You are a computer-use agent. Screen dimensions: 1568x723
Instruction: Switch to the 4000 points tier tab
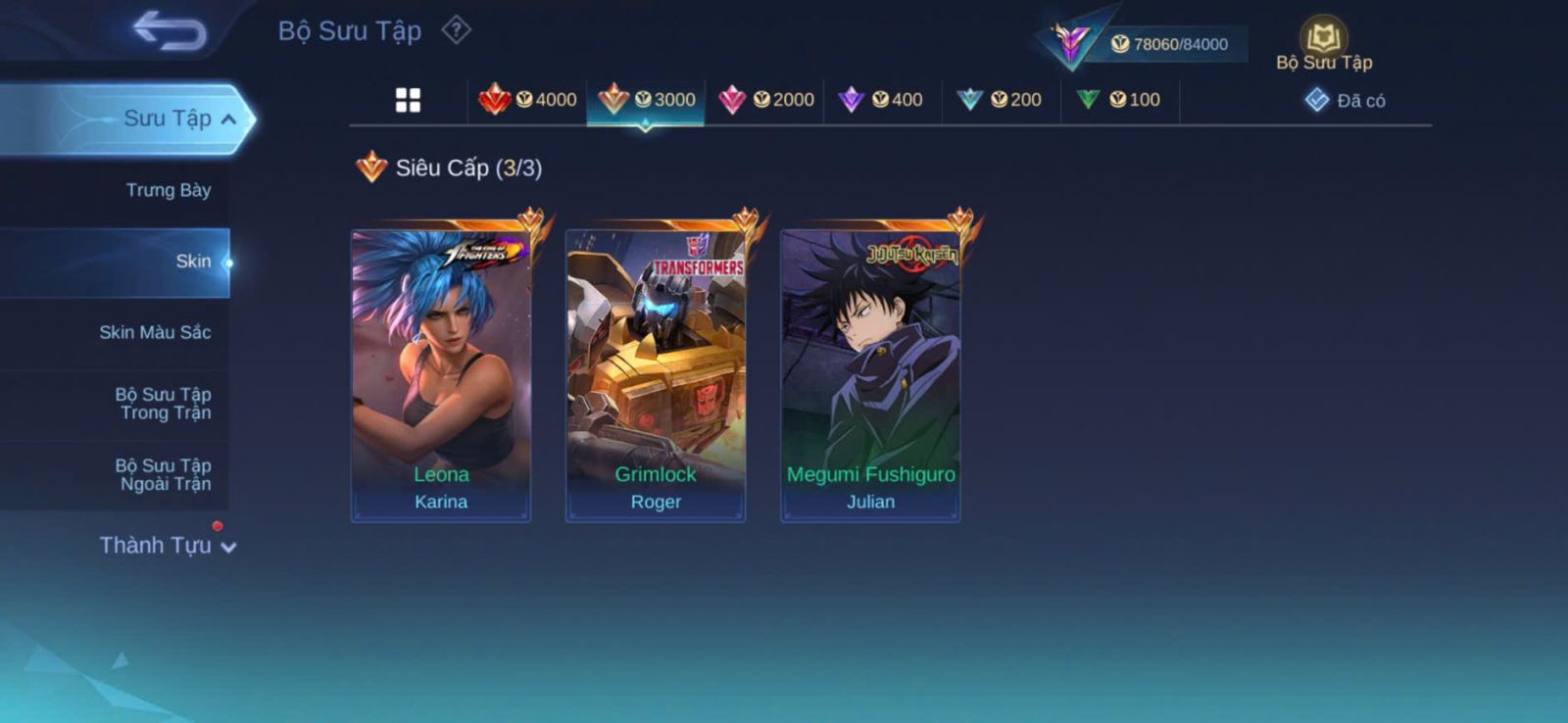pos(527,100)
